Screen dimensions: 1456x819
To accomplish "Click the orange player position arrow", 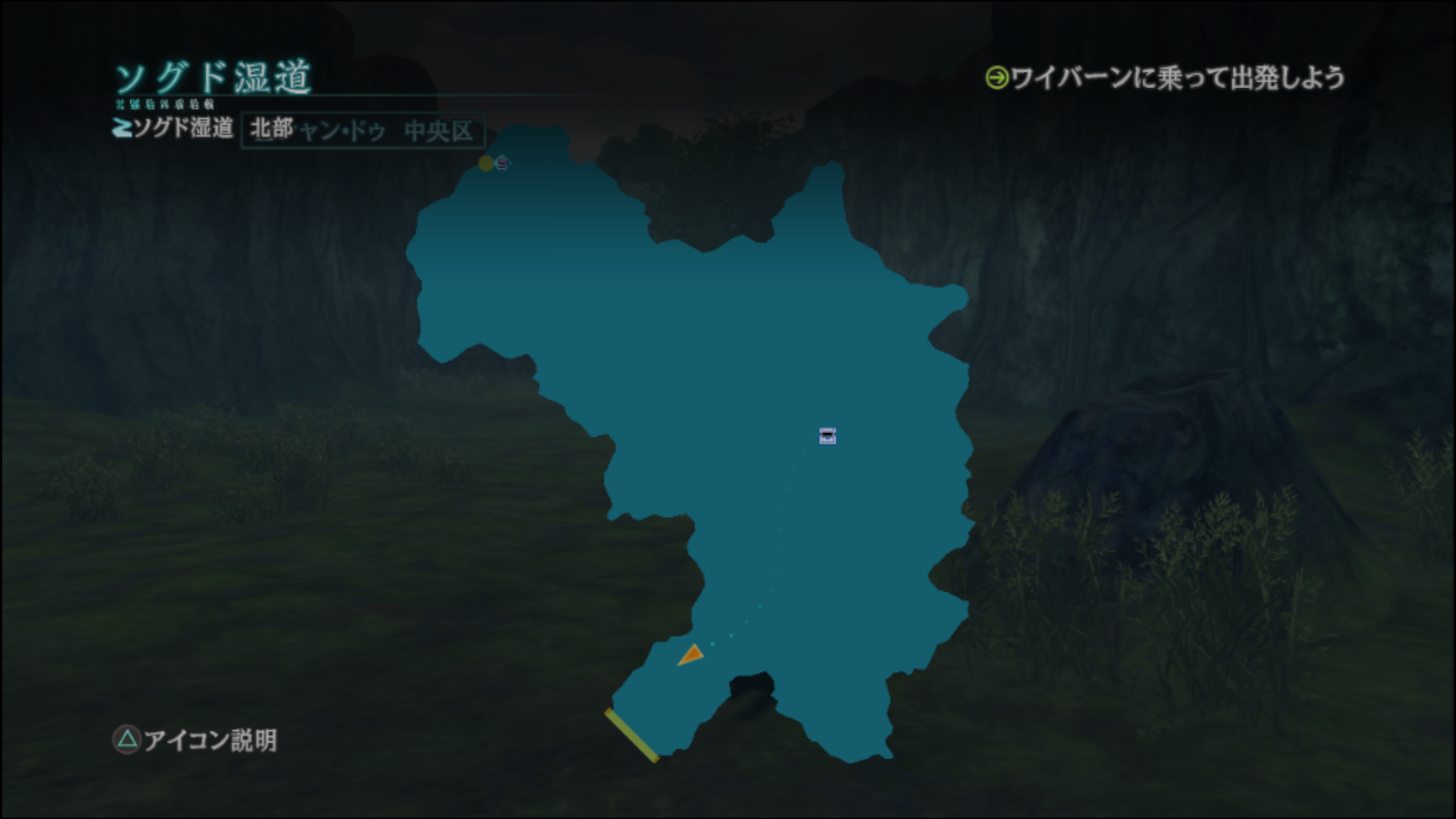I will [692, 655].
